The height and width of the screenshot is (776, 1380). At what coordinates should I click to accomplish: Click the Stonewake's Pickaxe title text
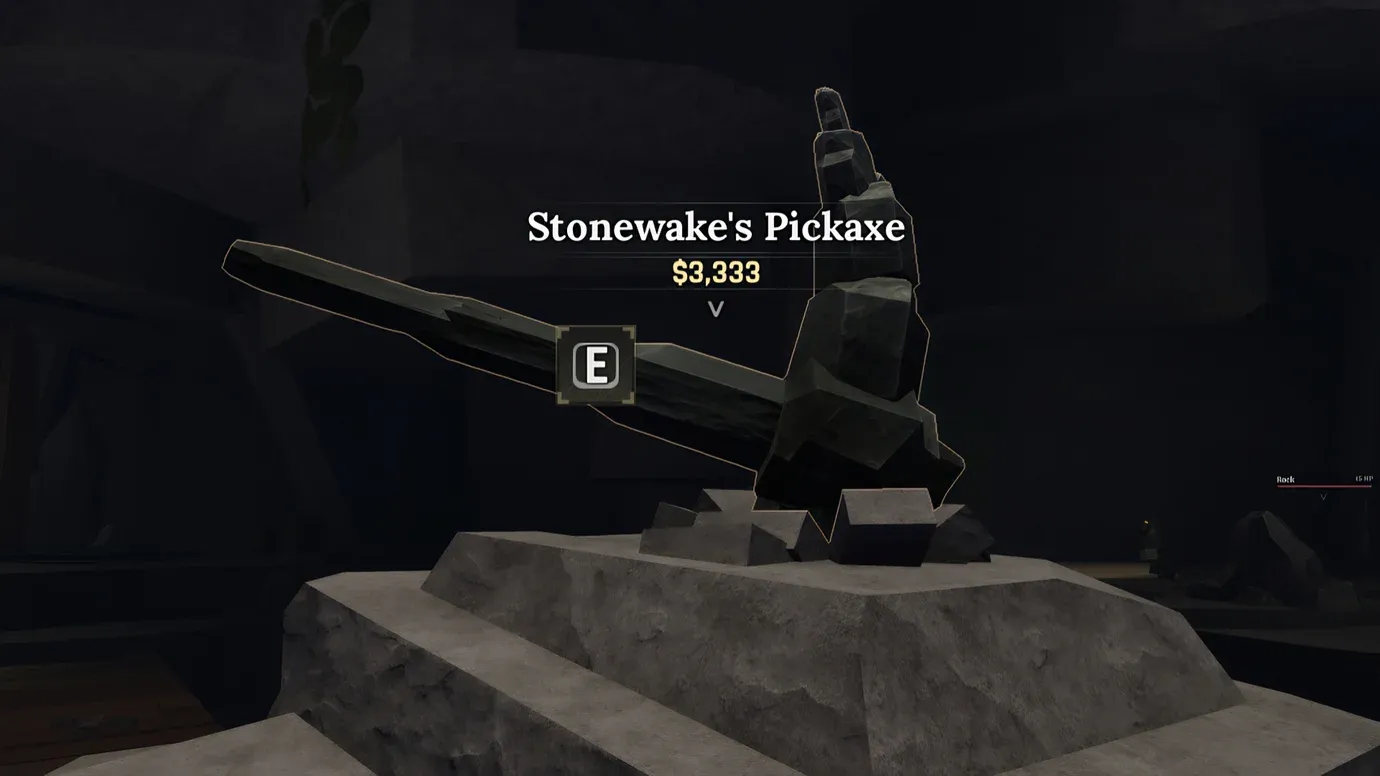click(715, 227)
